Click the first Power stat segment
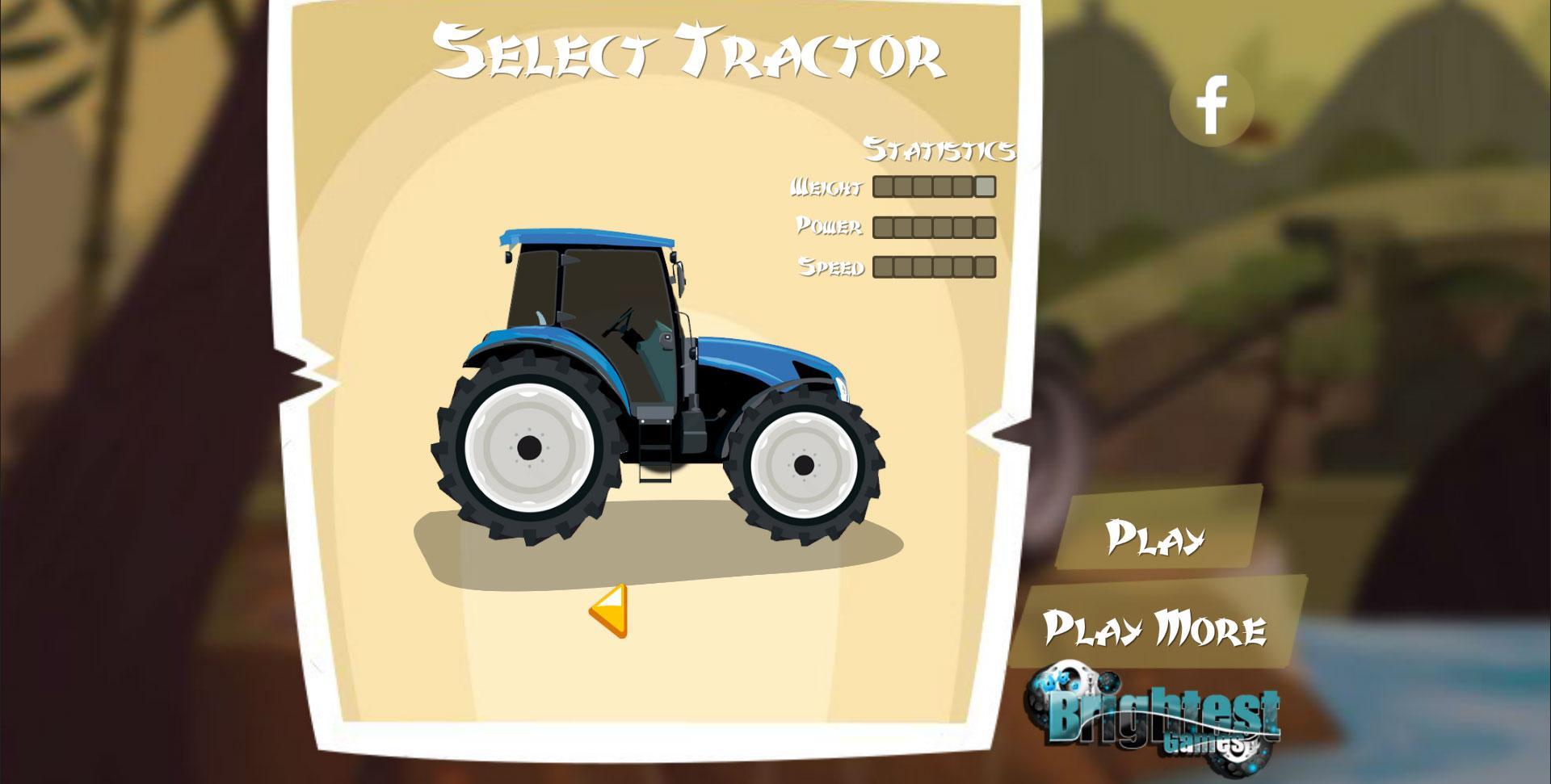 tap(881, 227)
